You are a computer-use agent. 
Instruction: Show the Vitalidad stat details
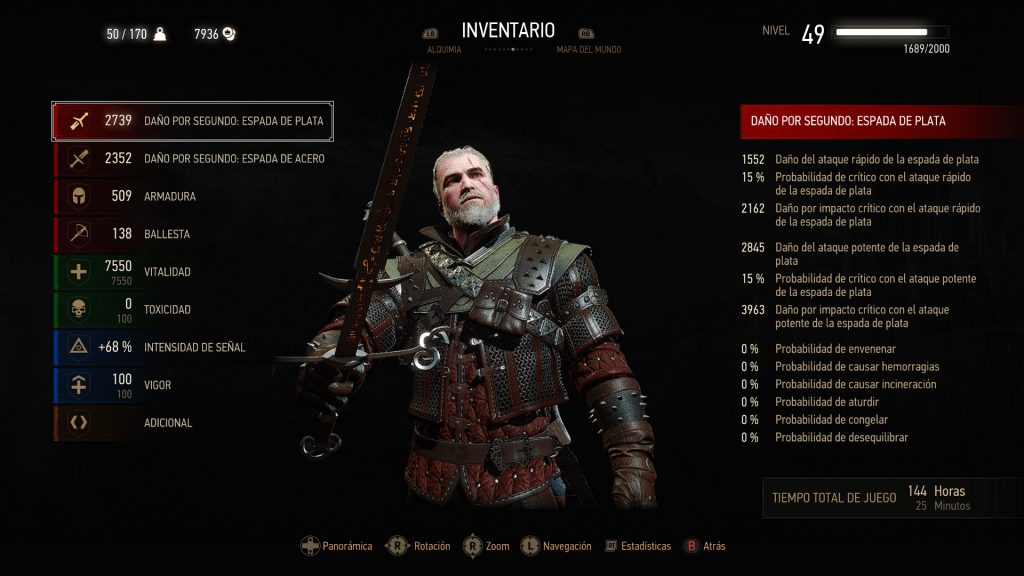192,272
